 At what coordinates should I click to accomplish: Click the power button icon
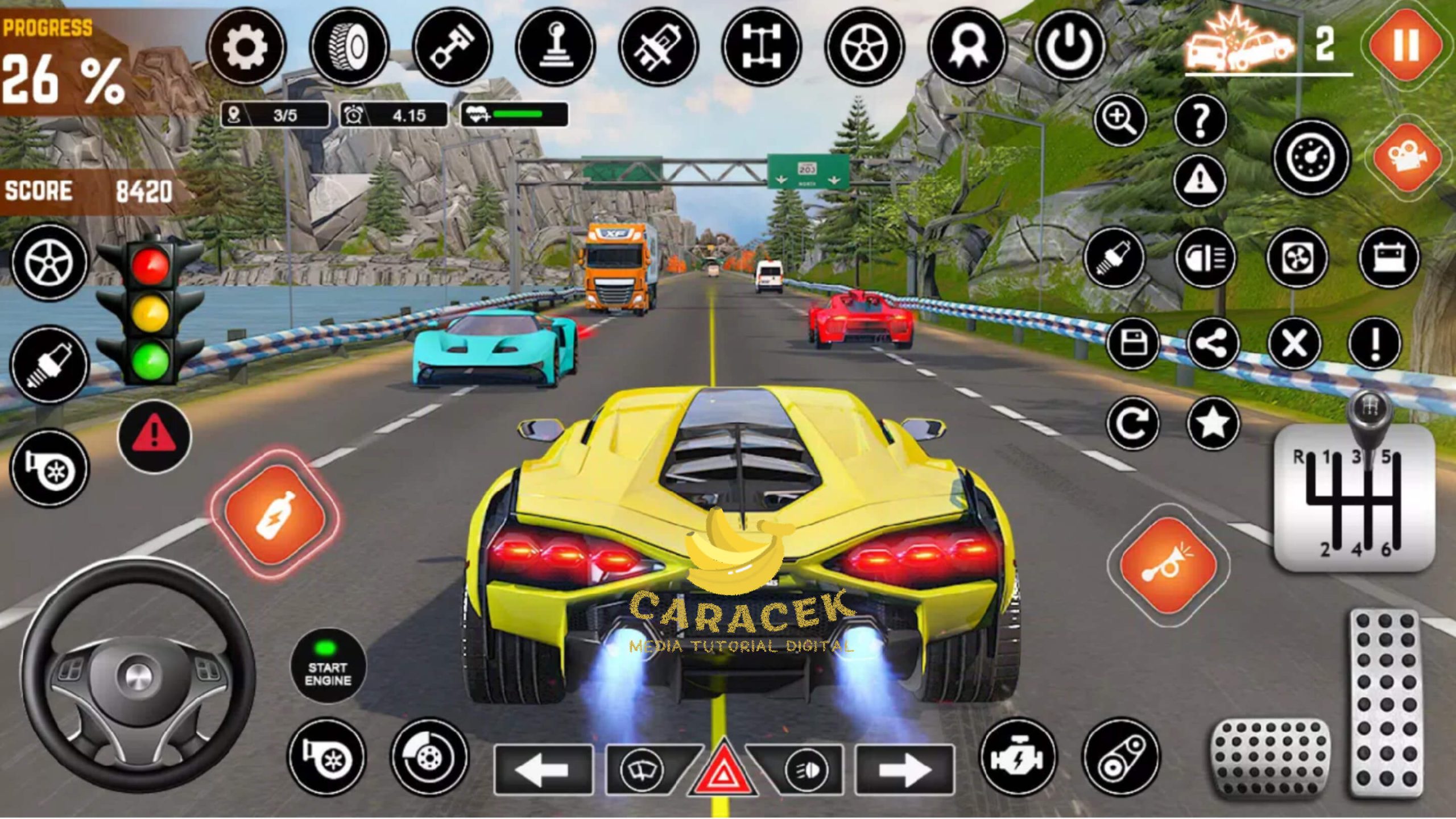tap(1069, 47)
